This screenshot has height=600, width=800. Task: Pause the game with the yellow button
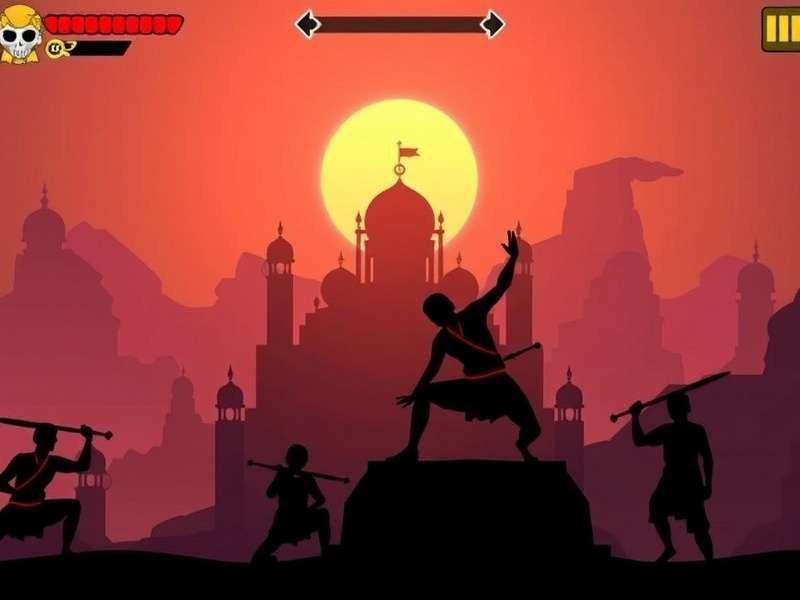pos(781,29)
